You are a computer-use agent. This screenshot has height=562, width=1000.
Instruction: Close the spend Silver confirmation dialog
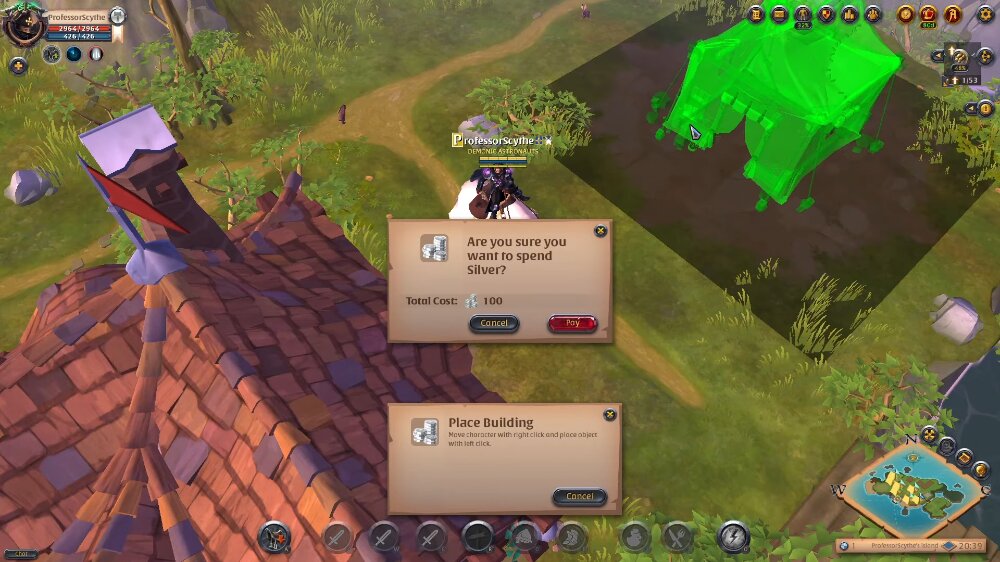600,231
